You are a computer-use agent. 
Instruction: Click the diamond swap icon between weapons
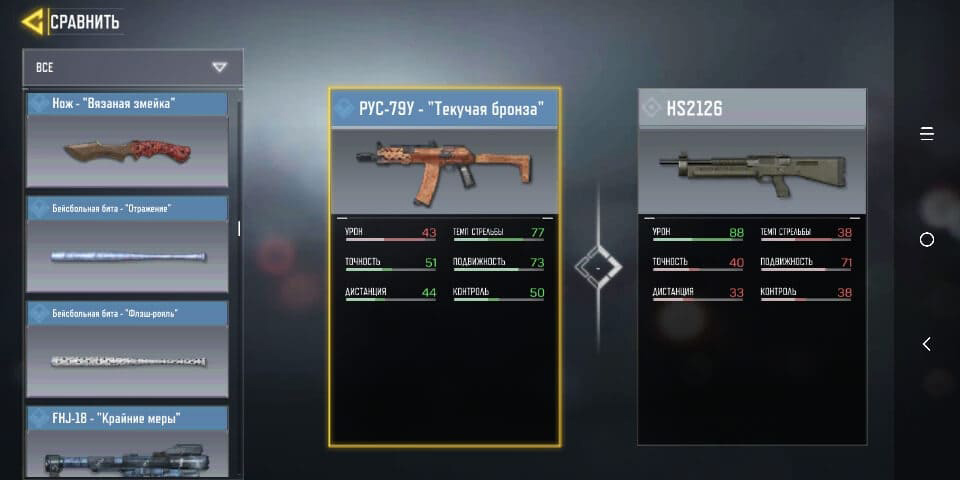(x=598, y=267)
